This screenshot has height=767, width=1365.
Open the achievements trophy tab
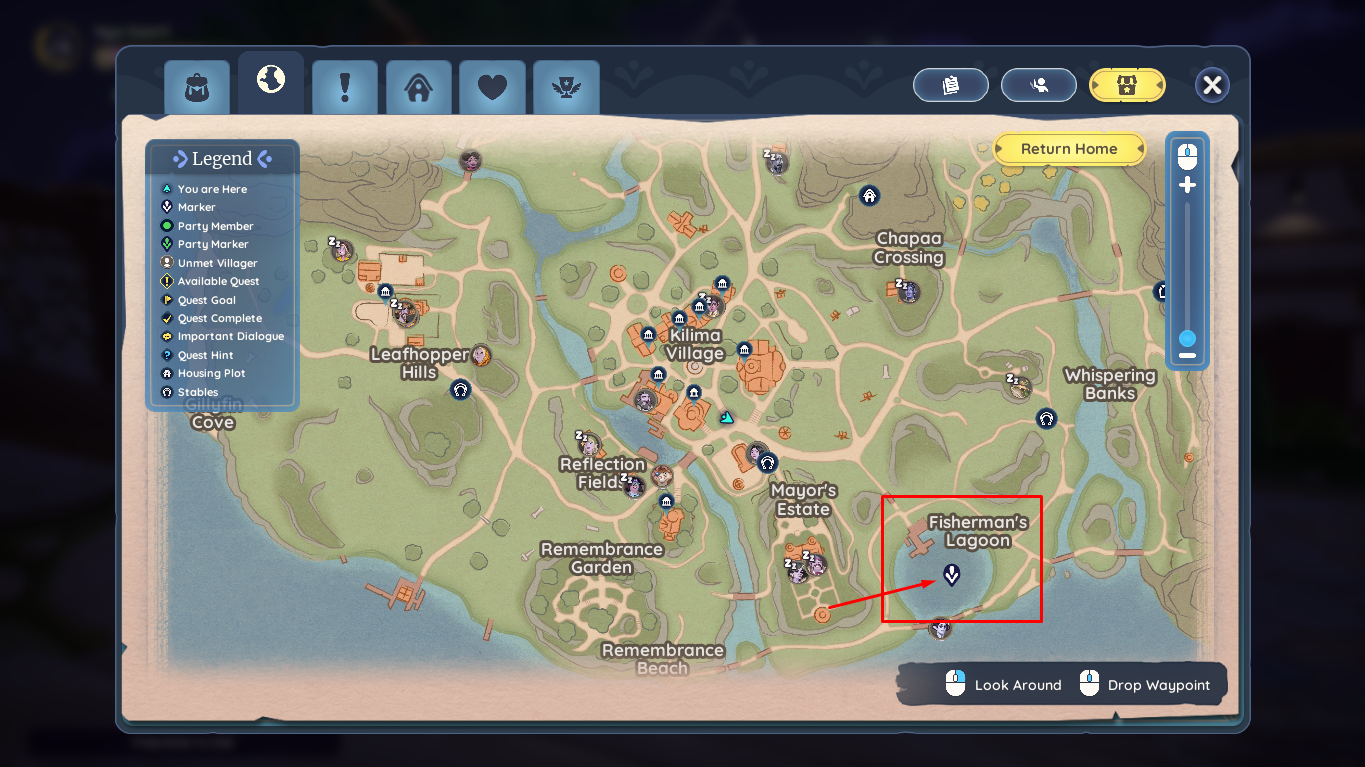pyautogui.click(x=566, y=87)
